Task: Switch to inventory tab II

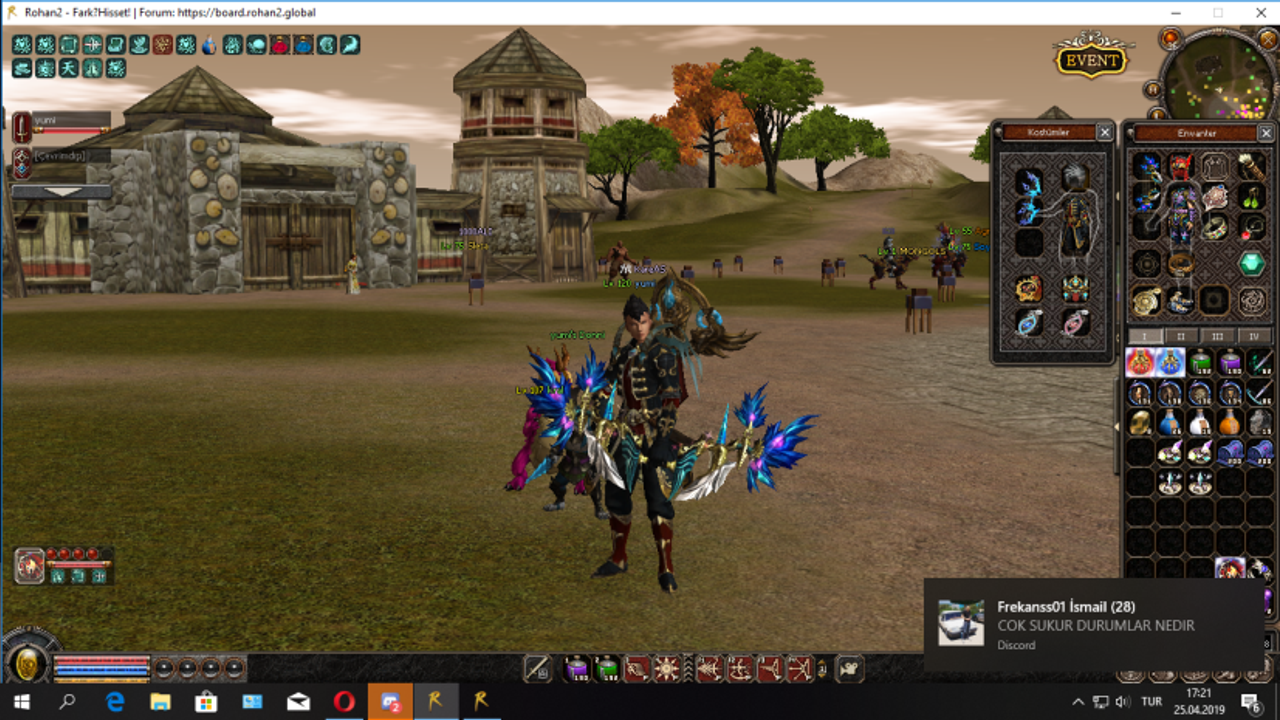Action: (x=1181, y=337)
